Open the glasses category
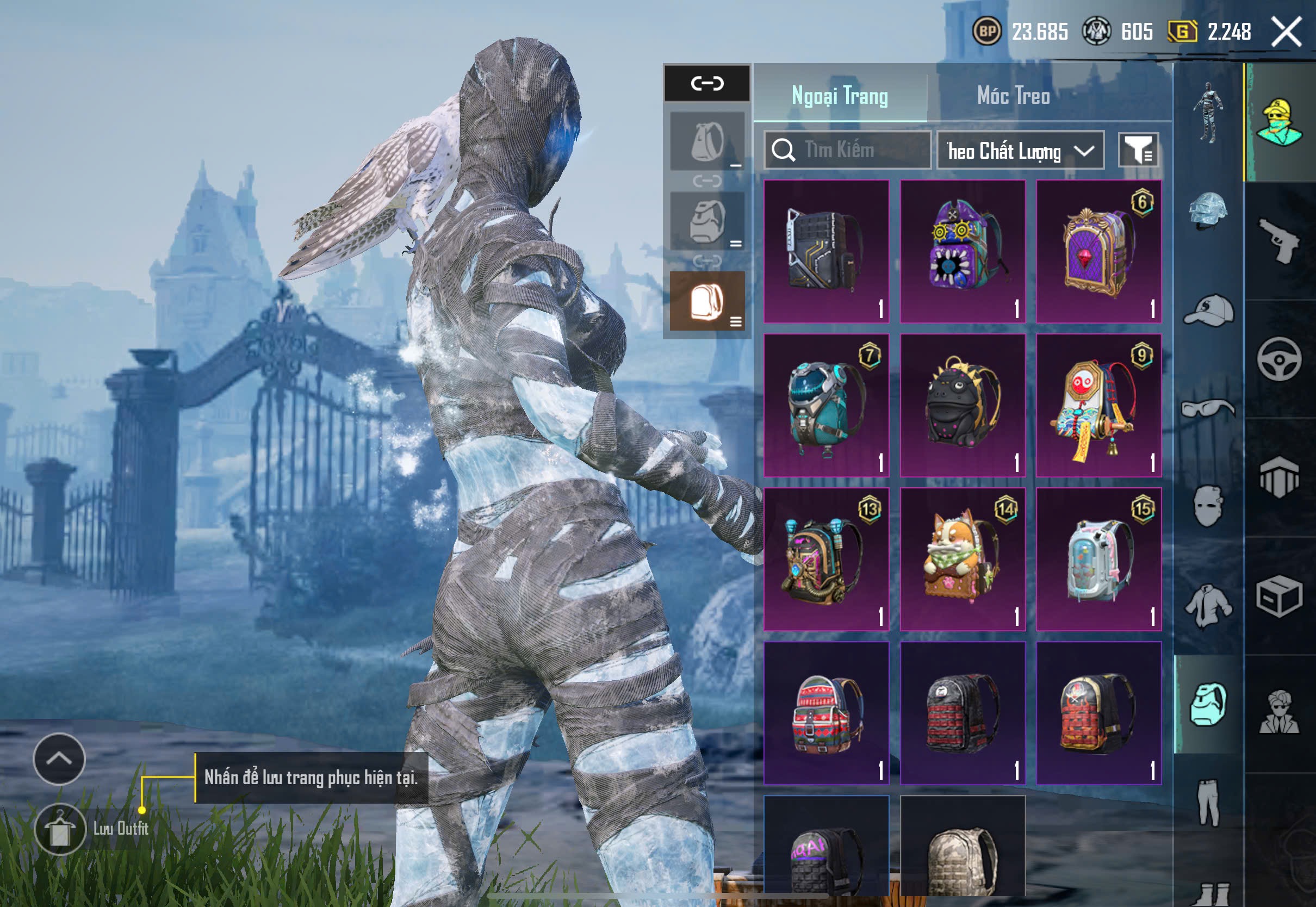The width and height of the screenshot is (1316, 907). (x=1209, y=408)
